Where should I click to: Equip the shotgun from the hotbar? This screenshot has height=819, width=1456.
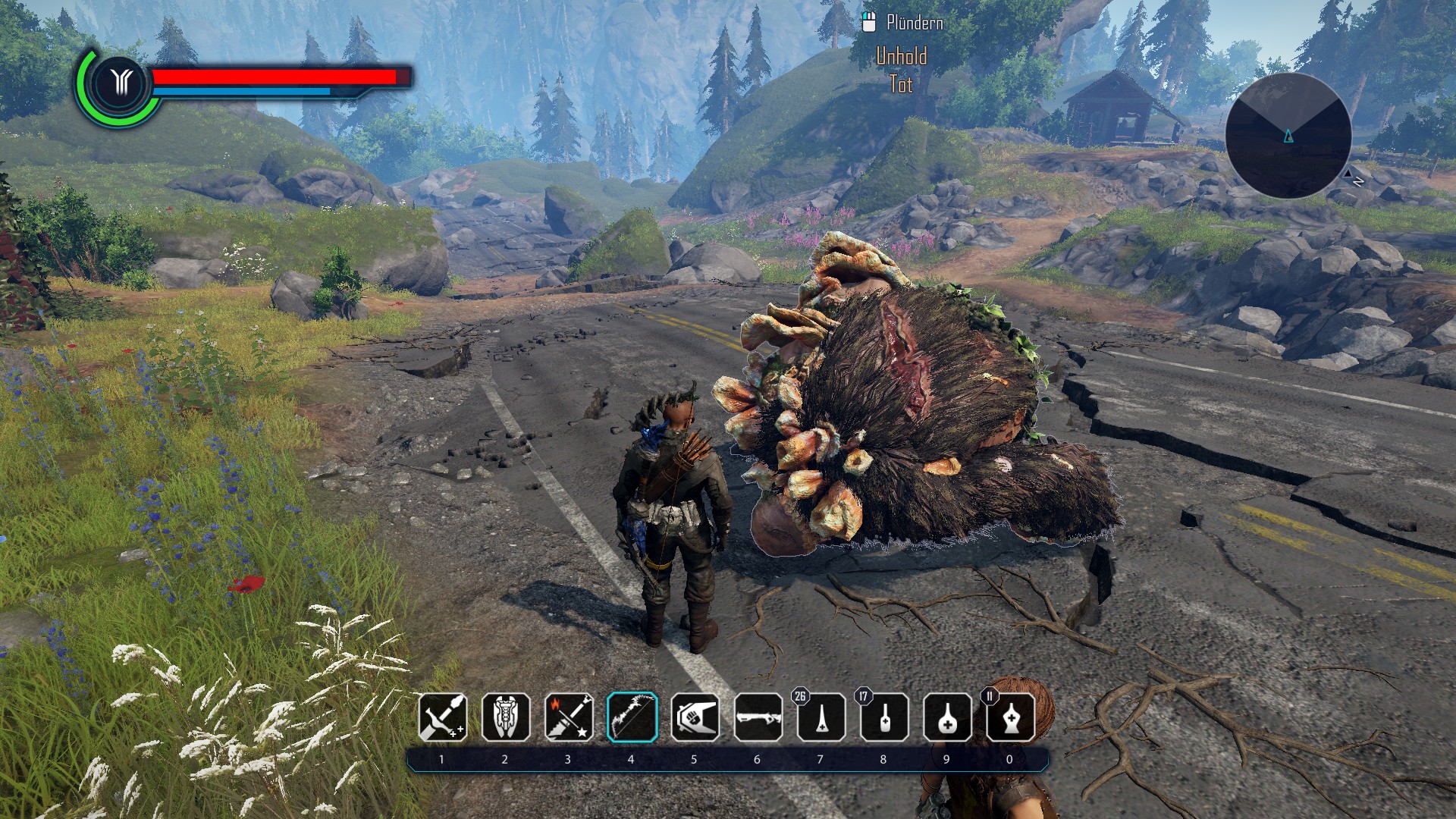758,717
